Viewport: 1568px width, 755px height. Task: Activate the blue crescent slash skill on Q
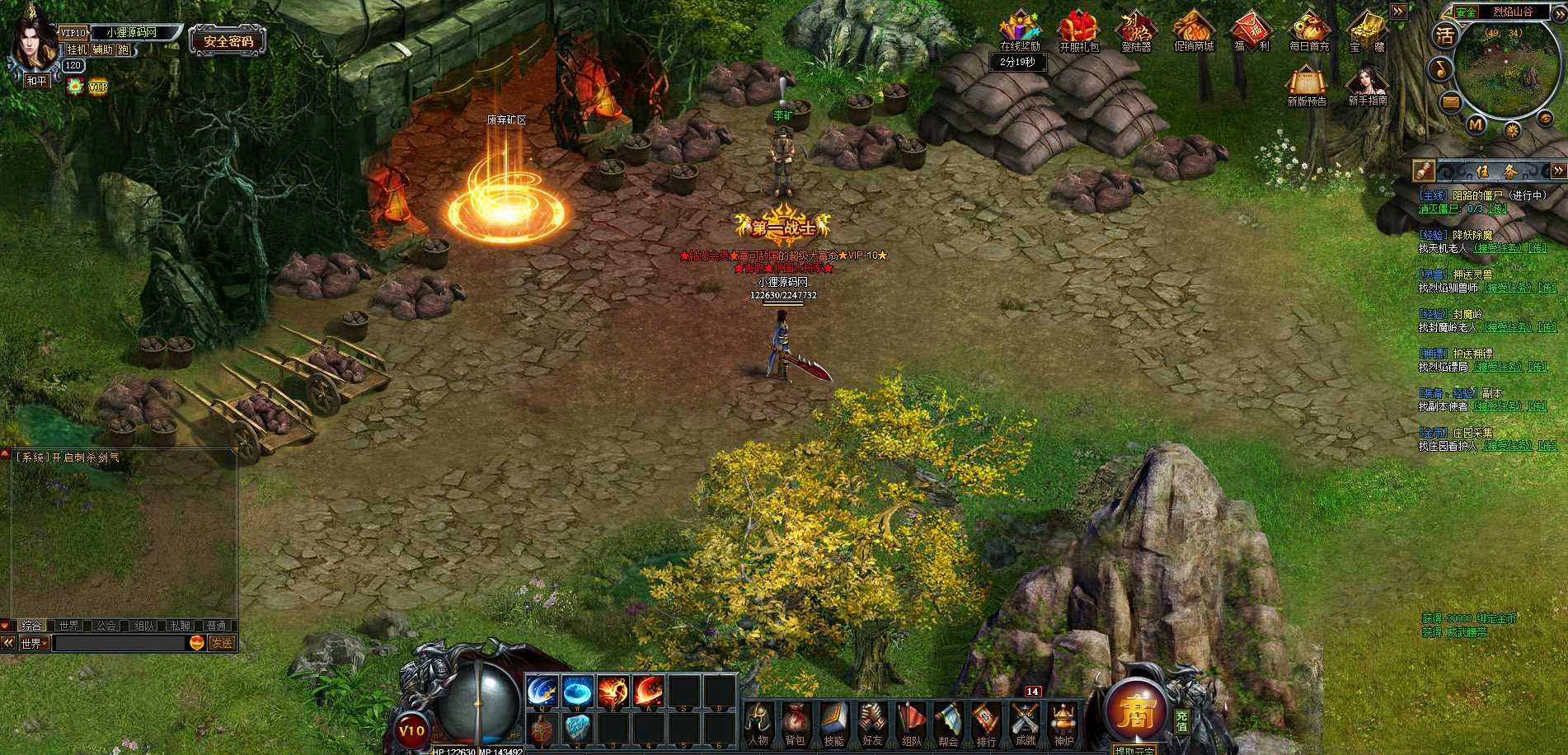click(x=542, y=692)
